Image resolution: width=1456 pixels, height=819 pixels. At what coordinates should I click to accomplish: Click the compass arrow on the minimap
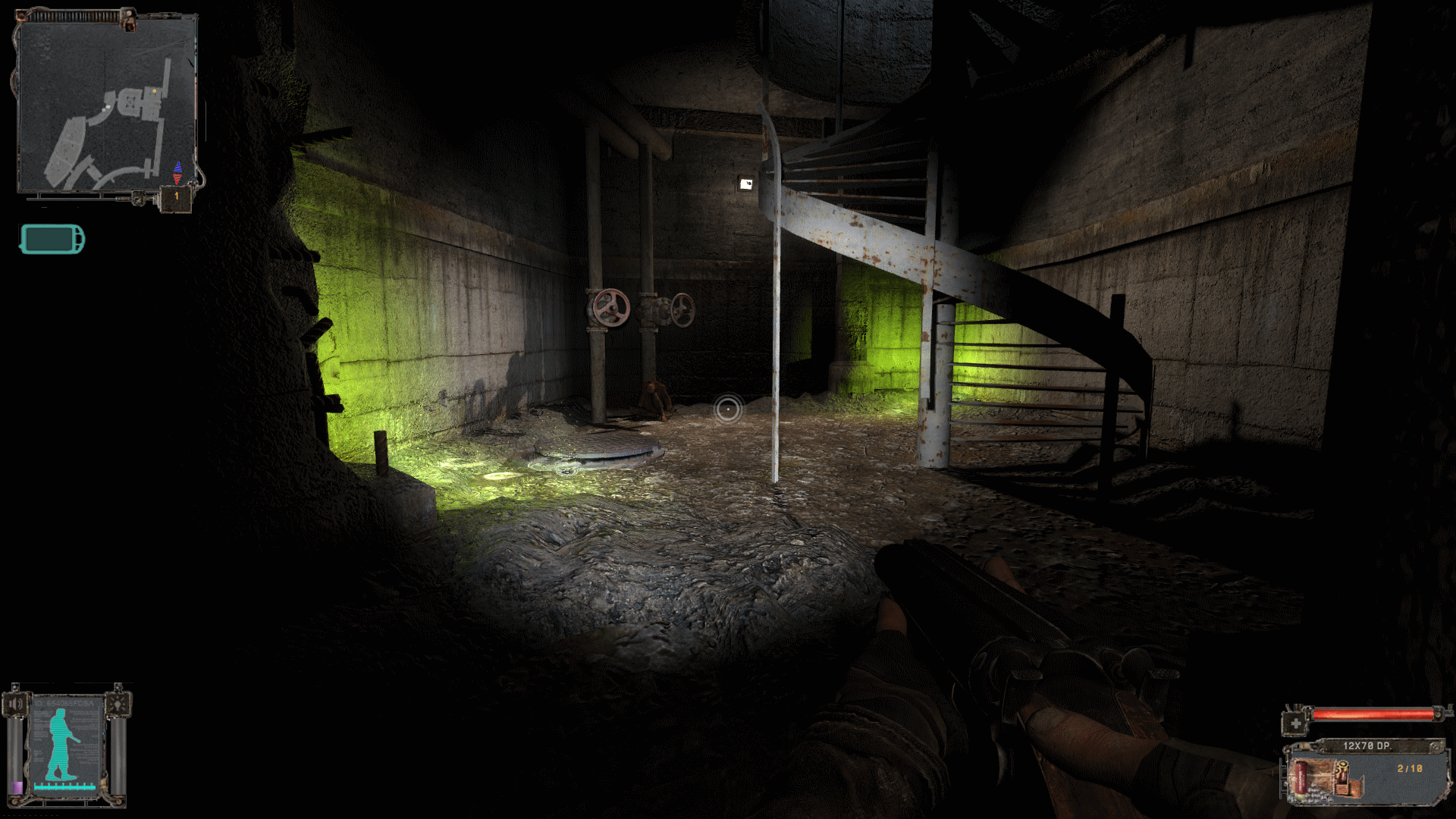(x=177, y=173)
